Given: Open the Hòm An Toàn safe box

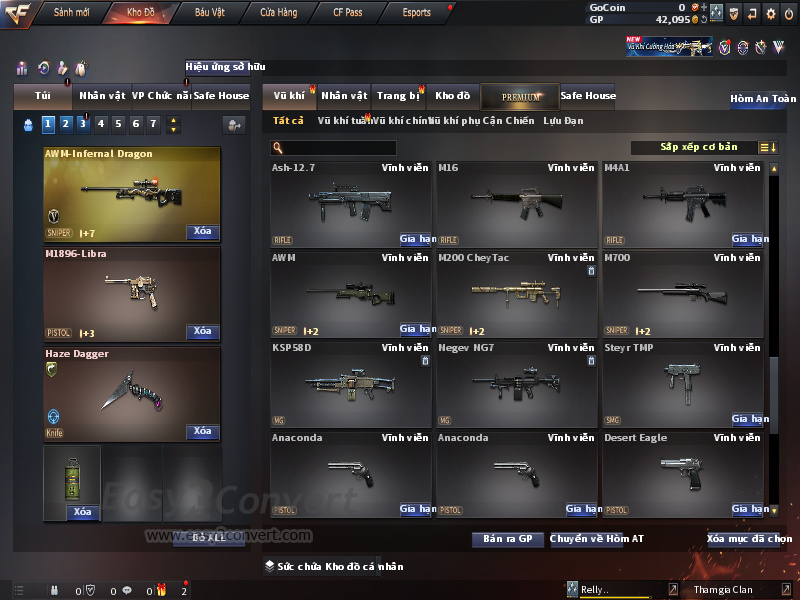Looking at the screenshot, I should (763, 99).
